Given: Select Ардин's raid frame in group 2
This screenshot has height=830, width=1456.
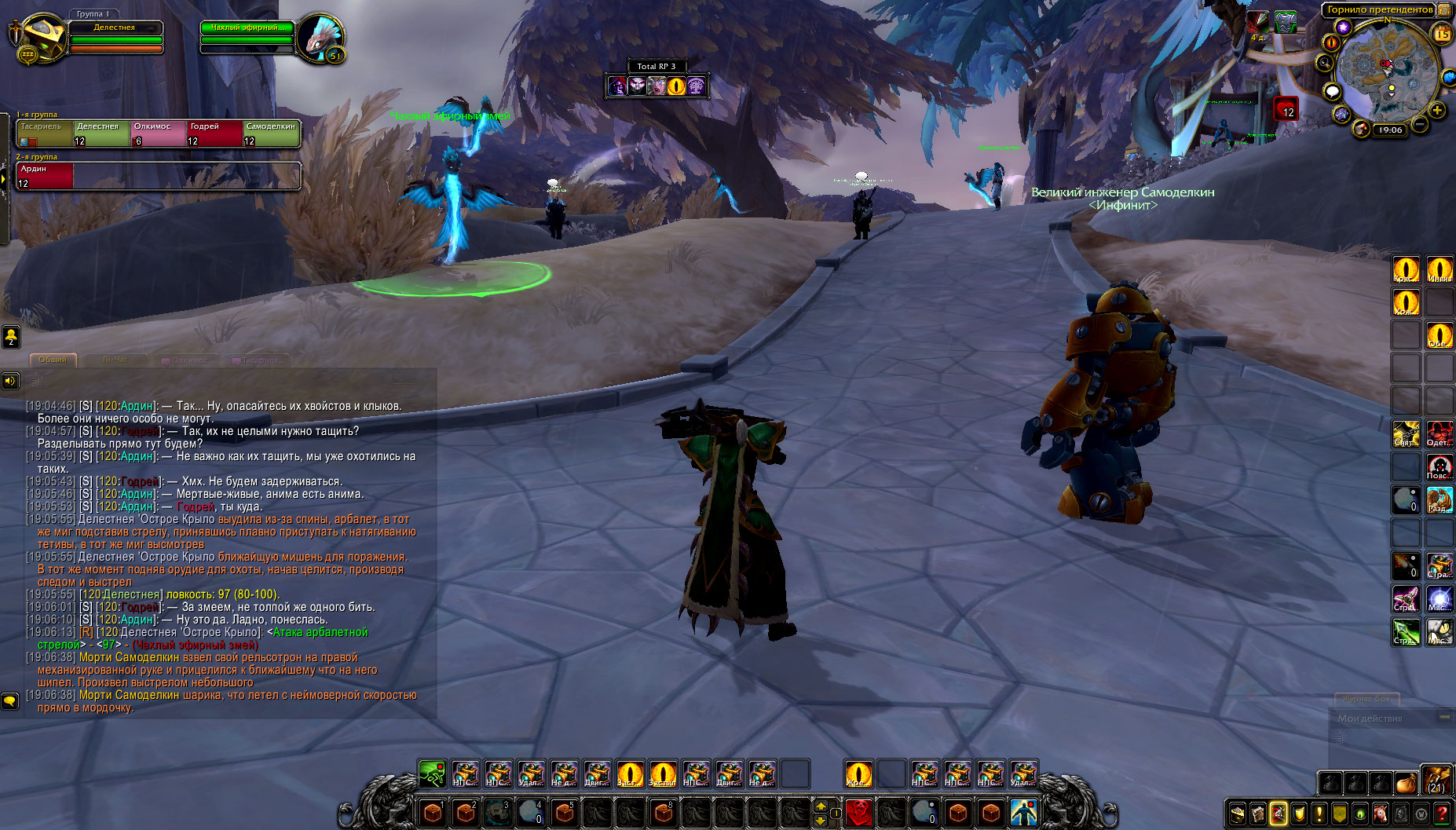Looking at the screenshot, I should (45, 176).
